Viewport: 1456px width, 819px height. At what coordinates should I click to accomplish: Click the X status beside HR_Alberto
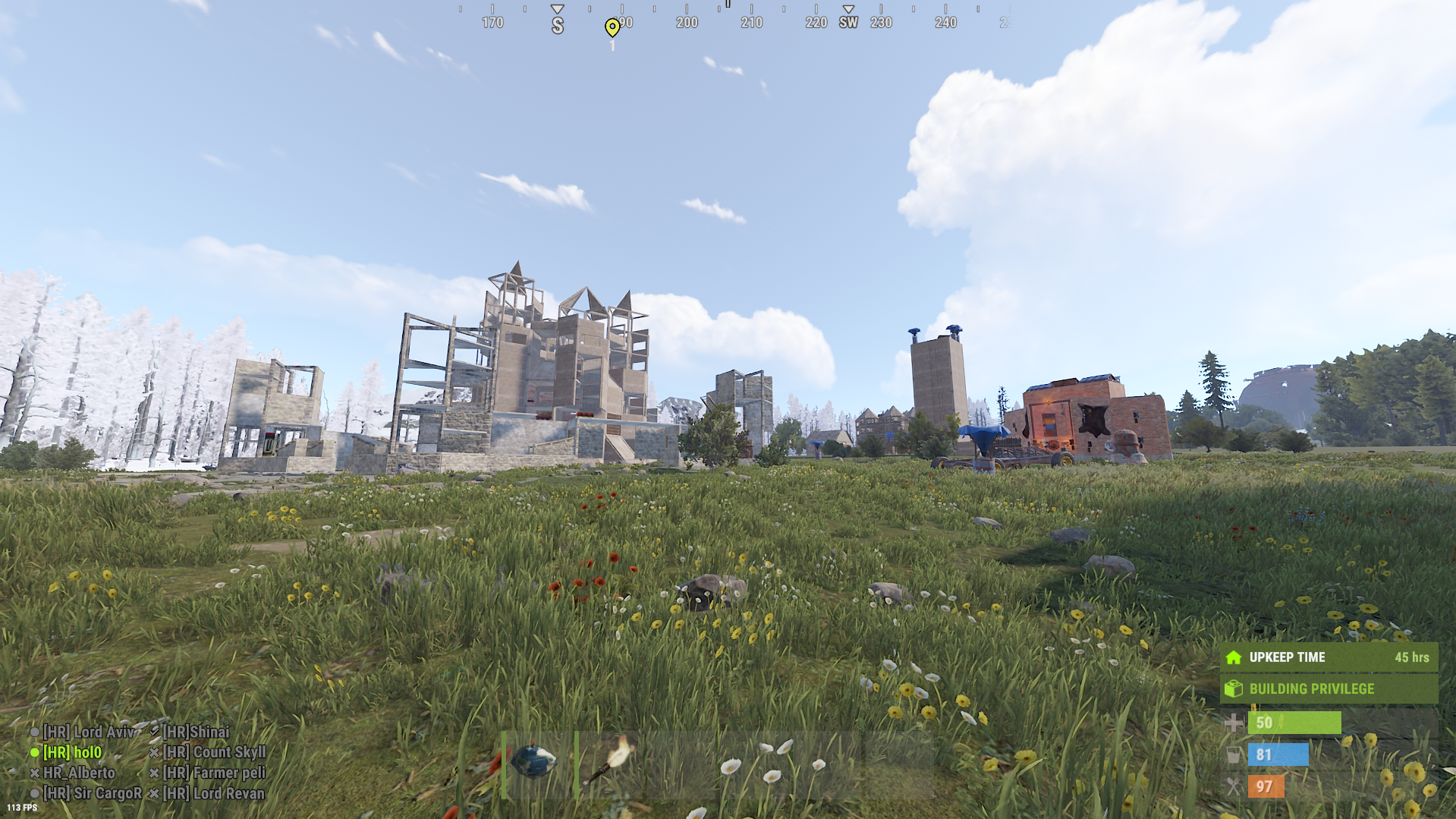point(33,773)
